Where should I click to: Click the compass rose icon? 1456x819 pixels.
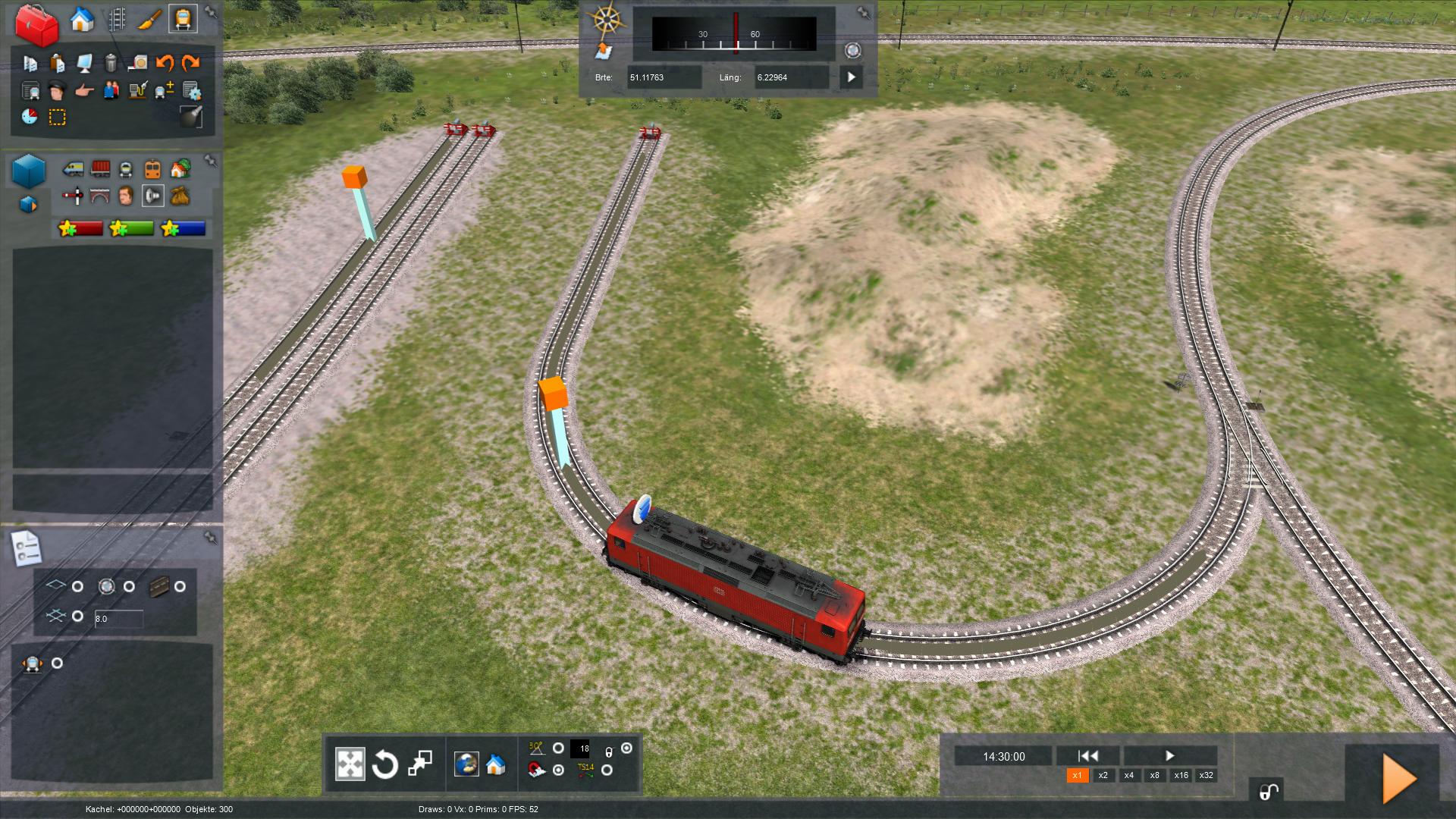pos(606,19)
